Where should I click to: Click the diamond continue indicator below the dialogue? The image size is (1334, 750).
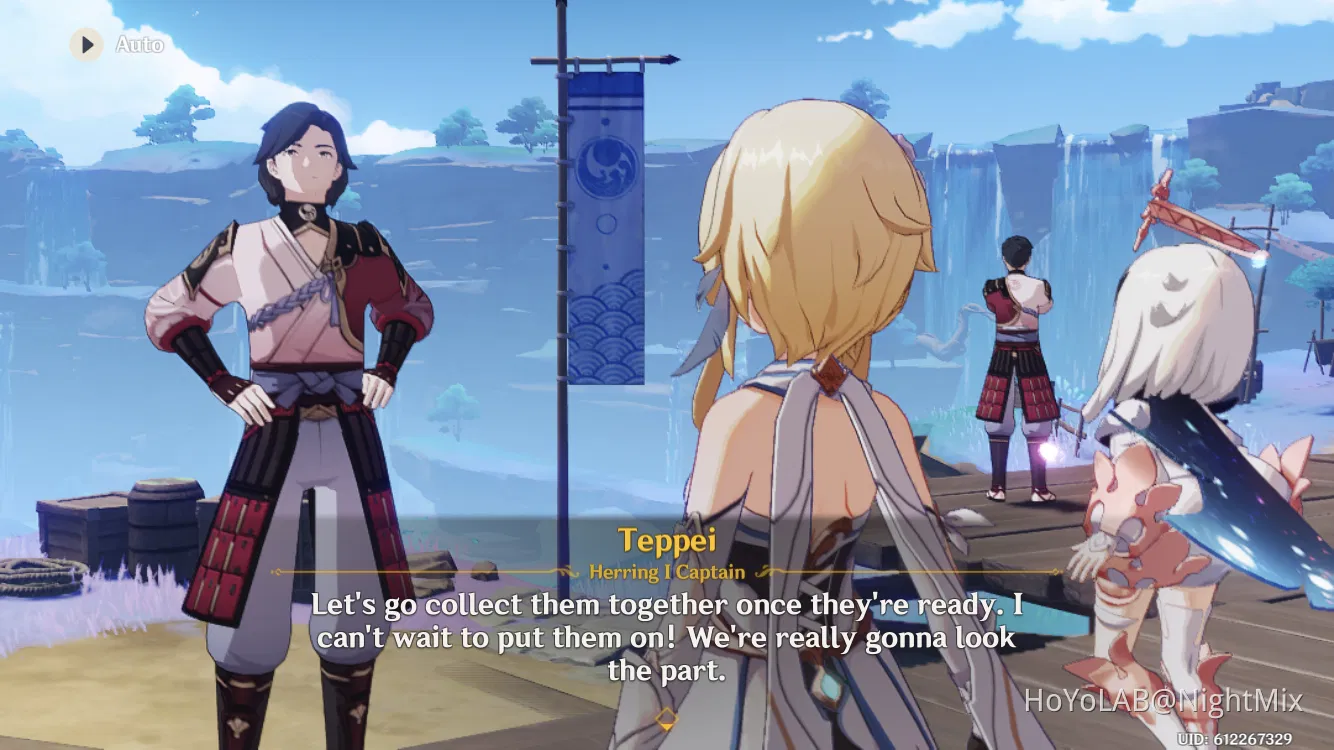pos(666,717)
